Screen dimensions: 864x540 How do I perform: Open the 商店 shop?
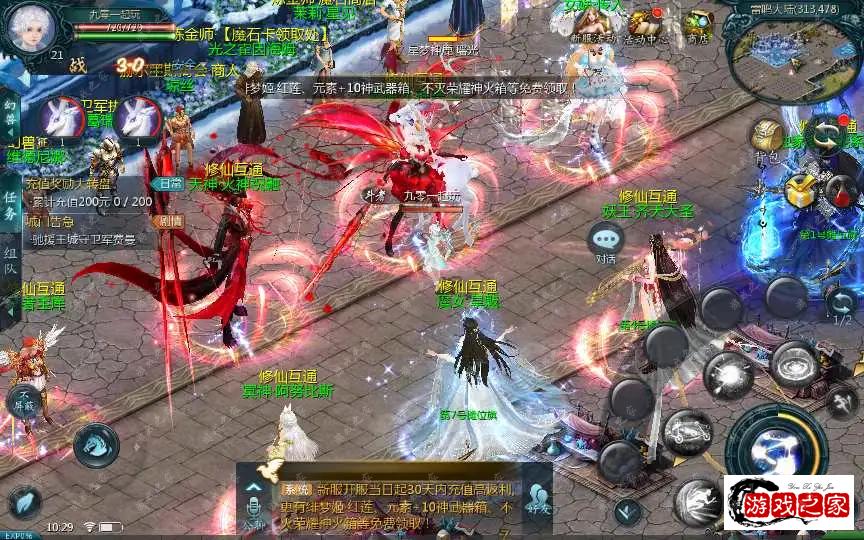coord(697,27)
